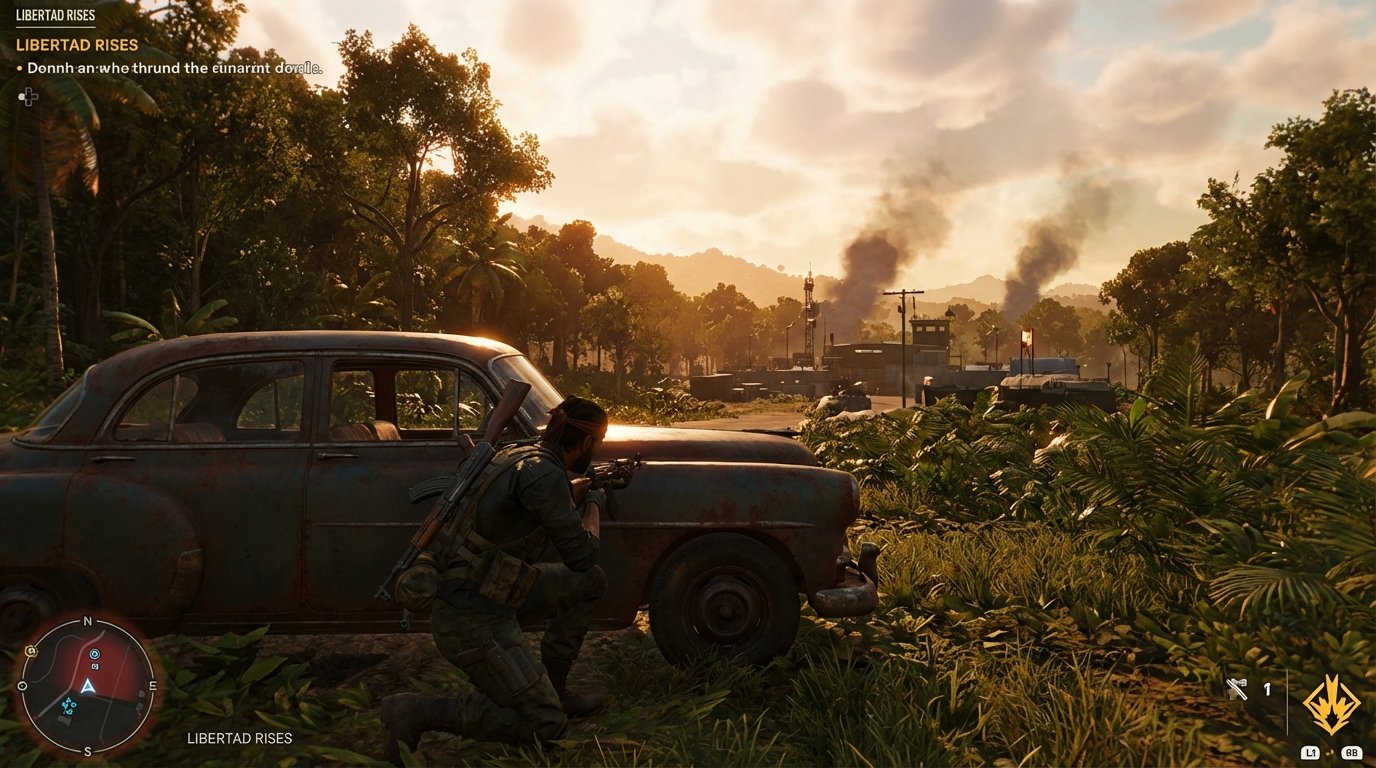
Task: Select the gold LIBERTAD RISES heading
Action: click(x=77, y=44)
